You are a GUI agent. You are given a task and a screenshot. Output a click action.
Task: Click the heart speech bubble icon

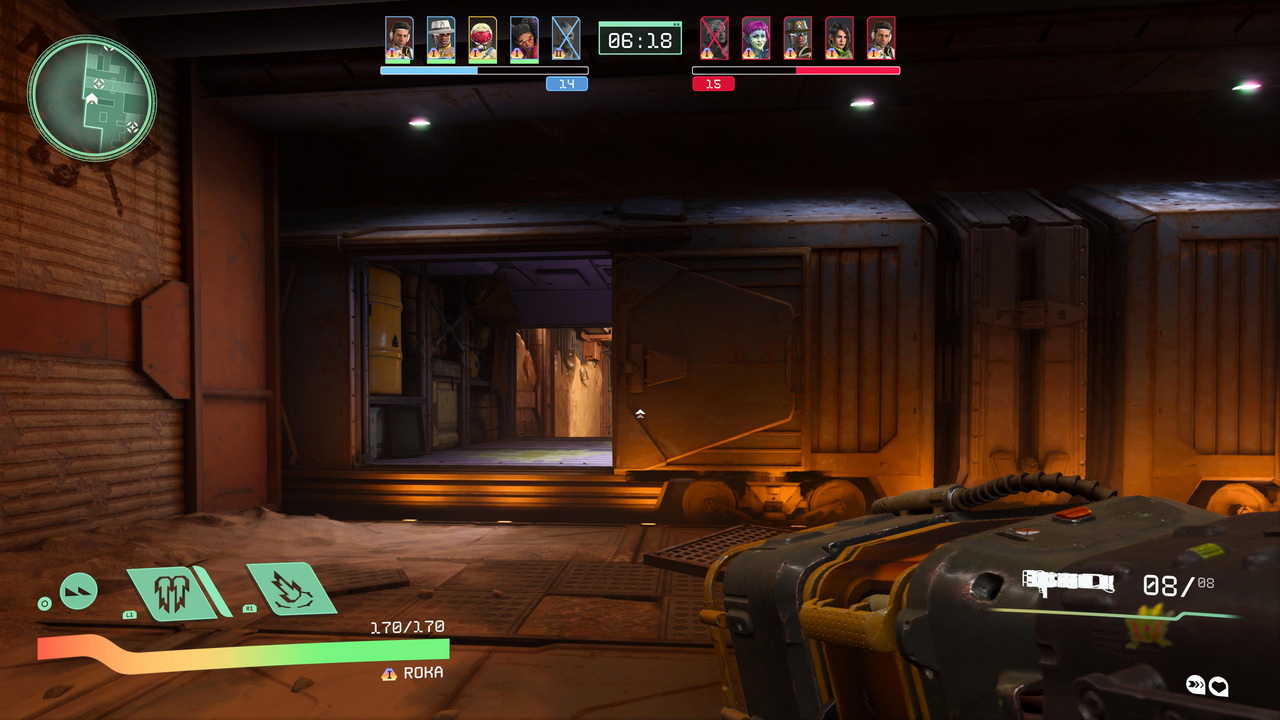click(1218, 686)
